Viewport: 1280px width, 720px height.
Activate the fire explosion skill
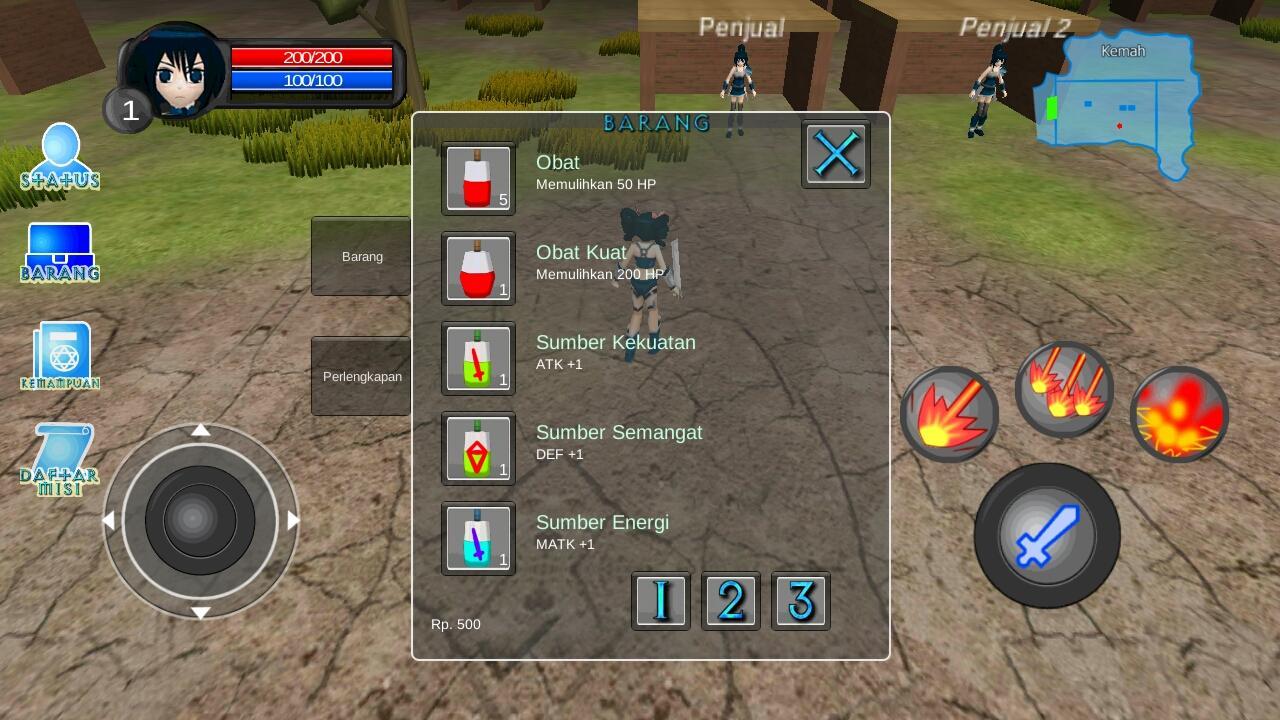[x=1179, y=414]
